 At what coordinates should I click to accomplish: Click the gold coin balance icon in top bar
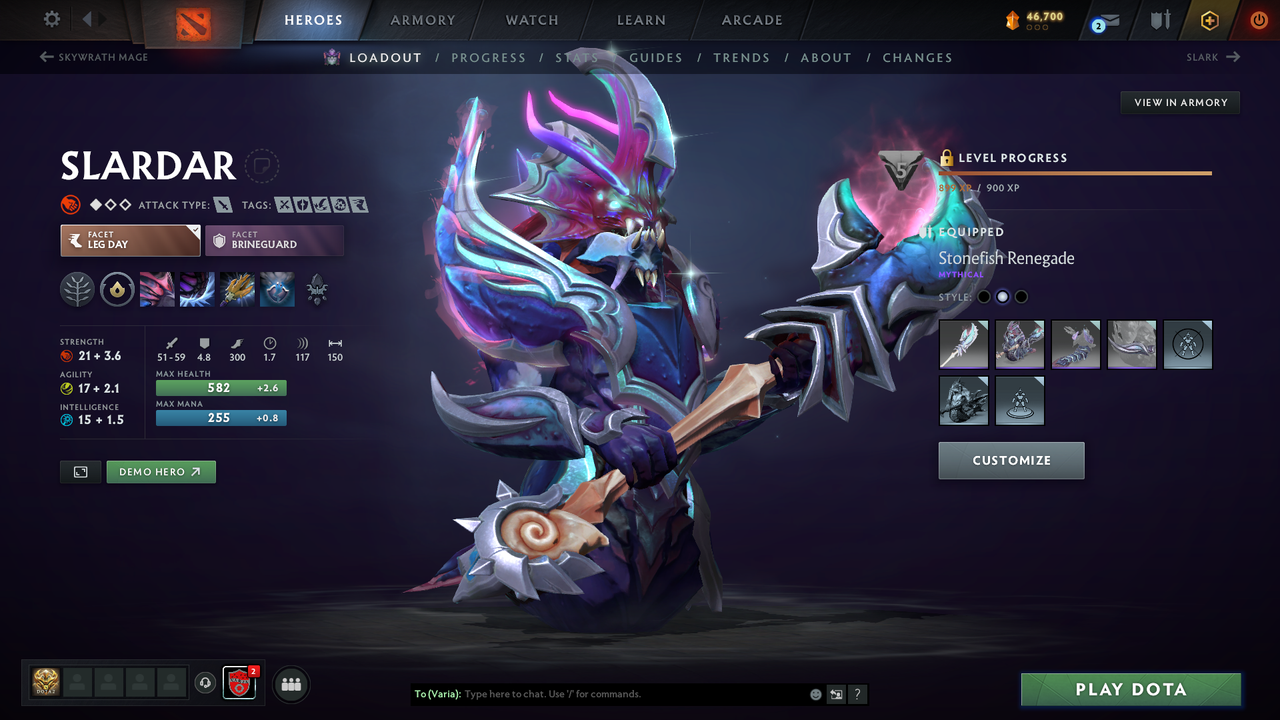pos(1011,17)
